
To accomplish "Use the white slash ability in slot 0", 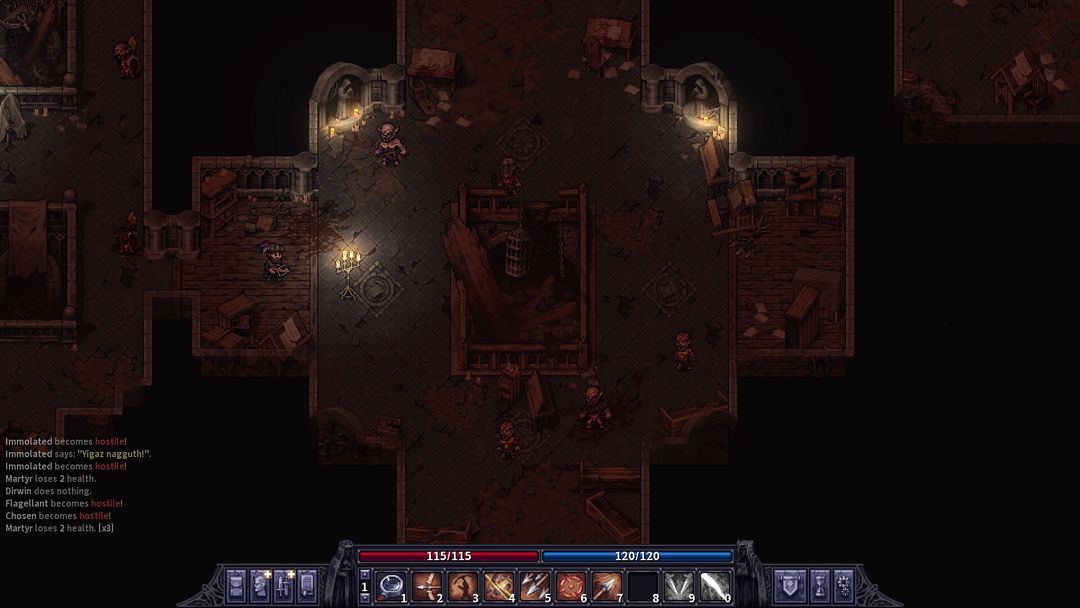I will click(x=715, y=585).
